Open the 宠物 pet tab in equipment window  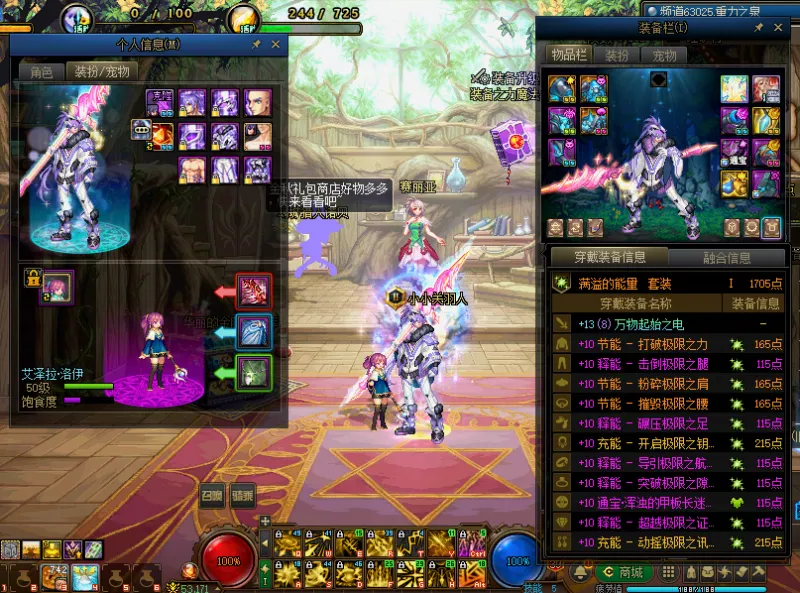(x=665, y=55)
